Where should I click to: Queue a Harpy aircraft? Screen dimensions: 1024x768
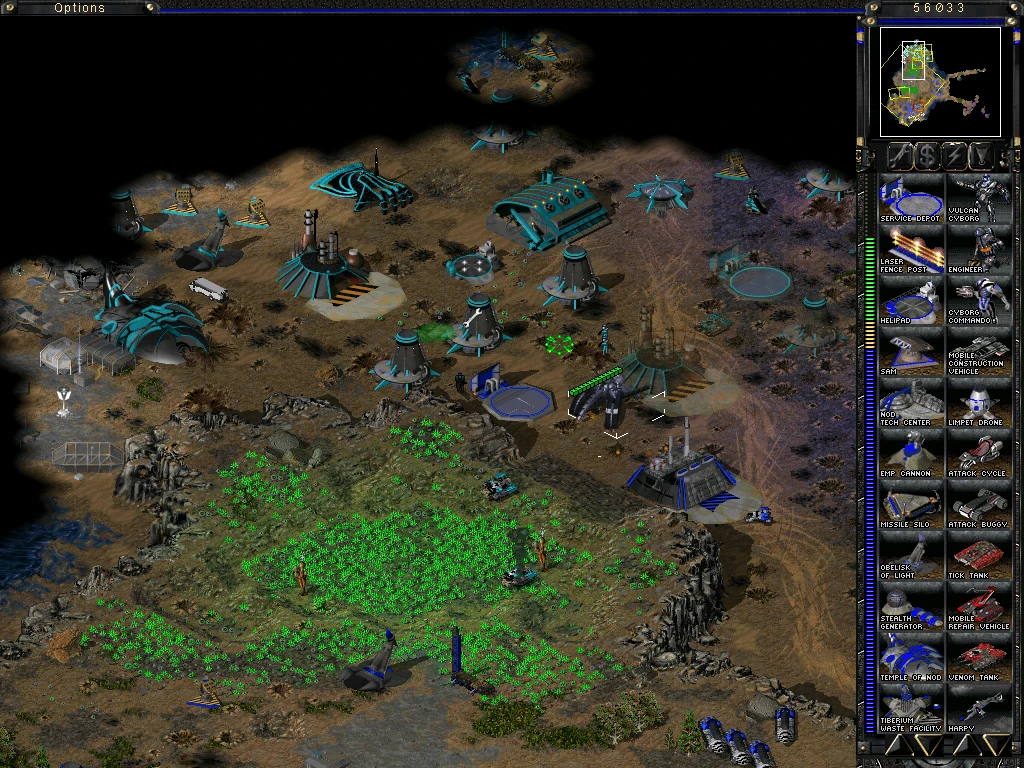pos(979,708)
